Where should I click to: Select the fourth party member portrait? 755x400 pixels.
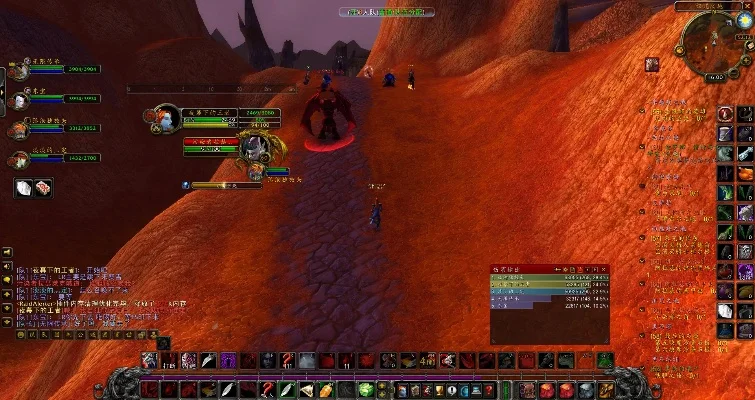click(x=20, y=157)
